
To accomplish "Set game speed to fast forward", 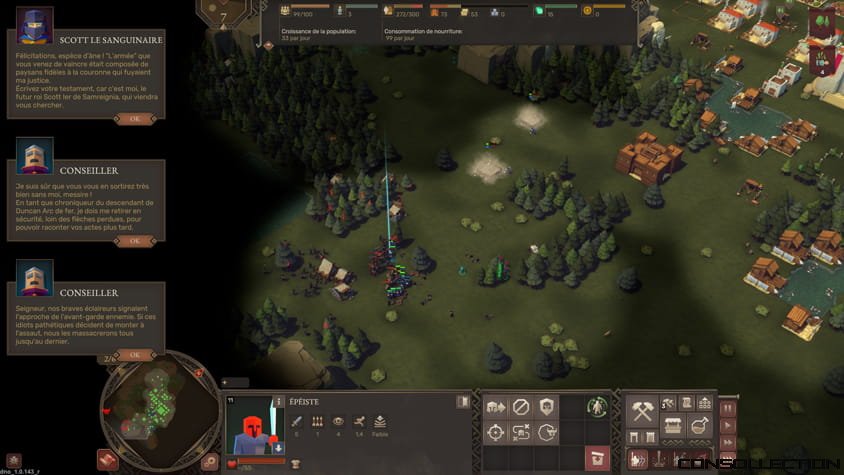I will pyautogui.click(x=727, y=442).
